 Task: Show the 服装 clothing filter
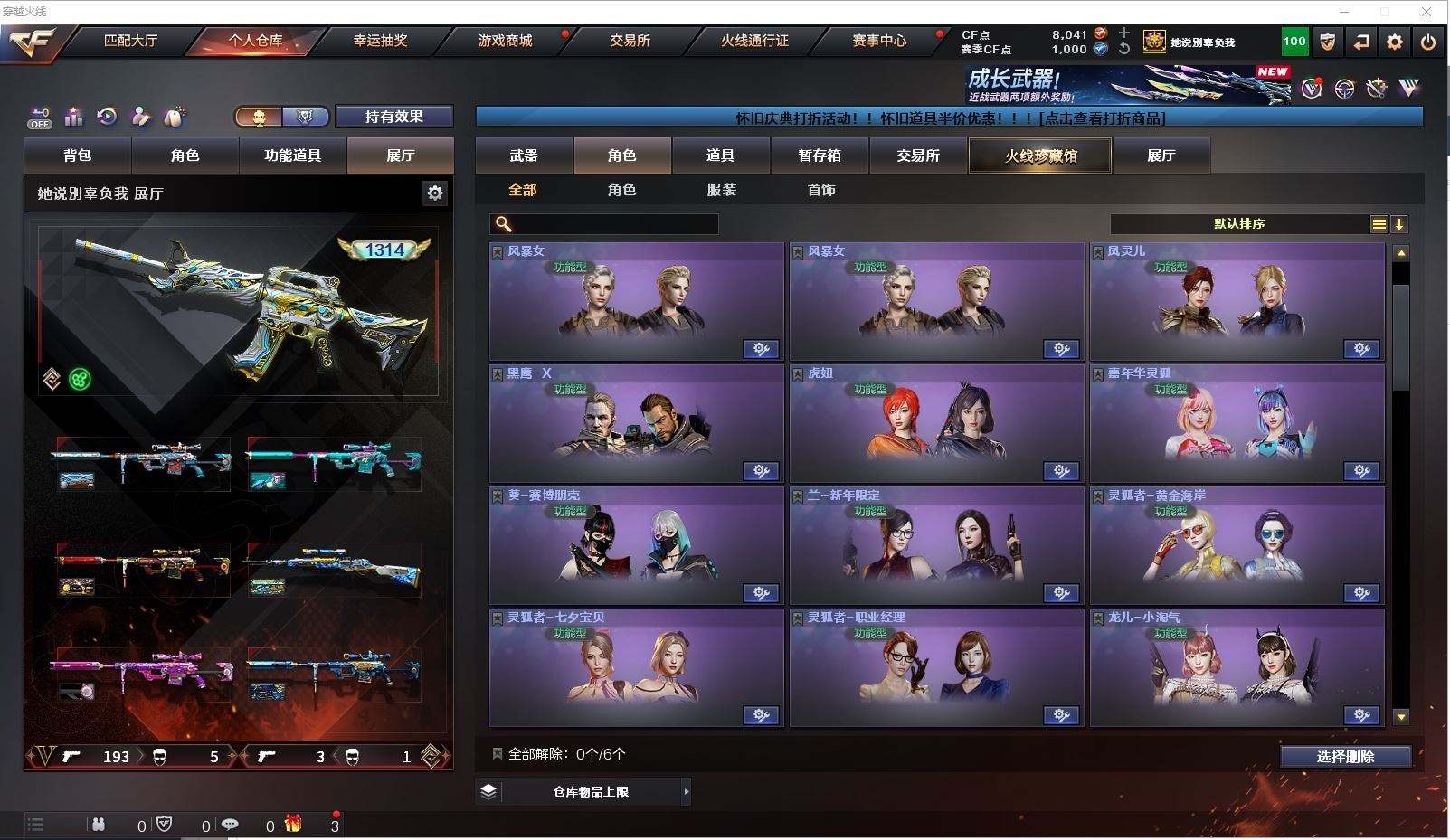721,190
